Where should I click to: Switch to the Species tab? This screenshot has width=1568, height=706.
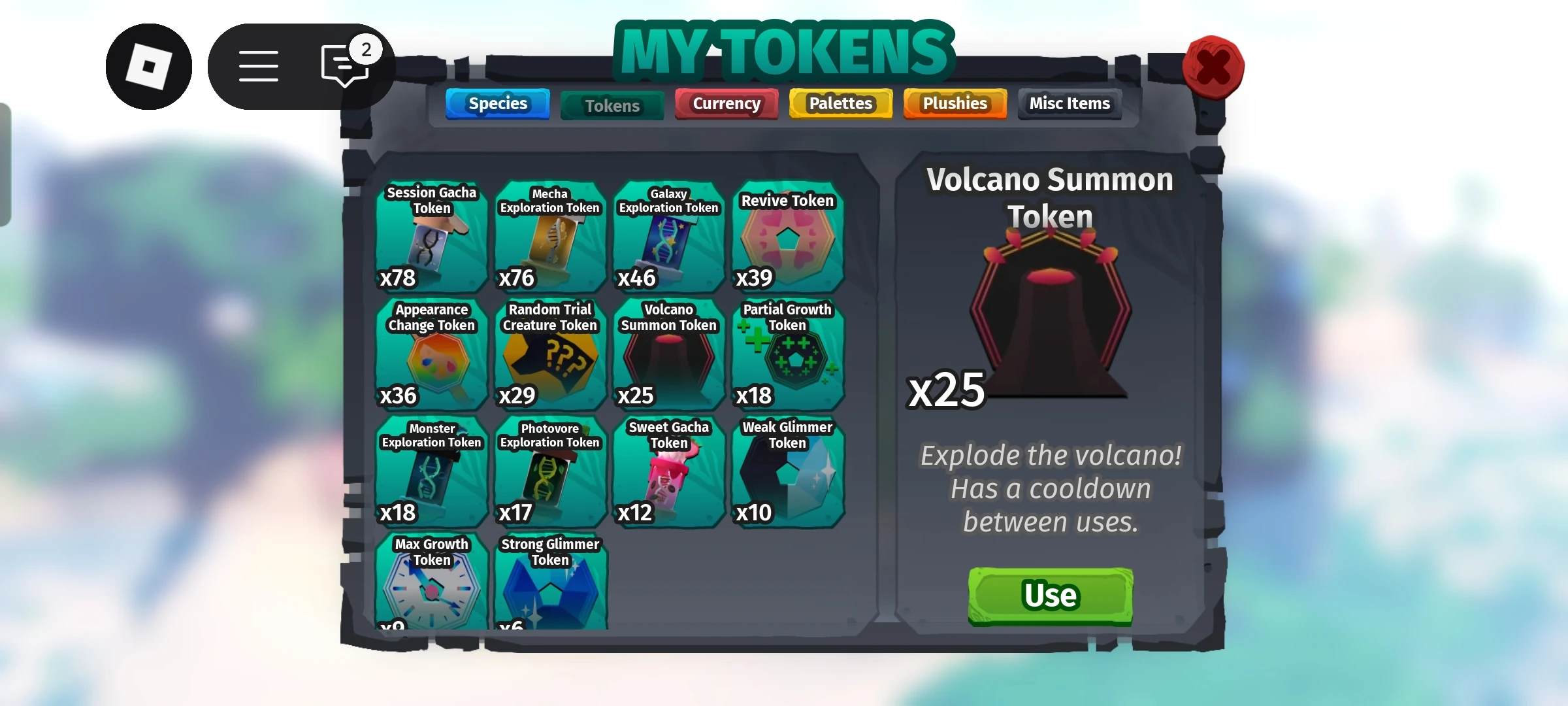pyautogui.click(x=497, y=103)
